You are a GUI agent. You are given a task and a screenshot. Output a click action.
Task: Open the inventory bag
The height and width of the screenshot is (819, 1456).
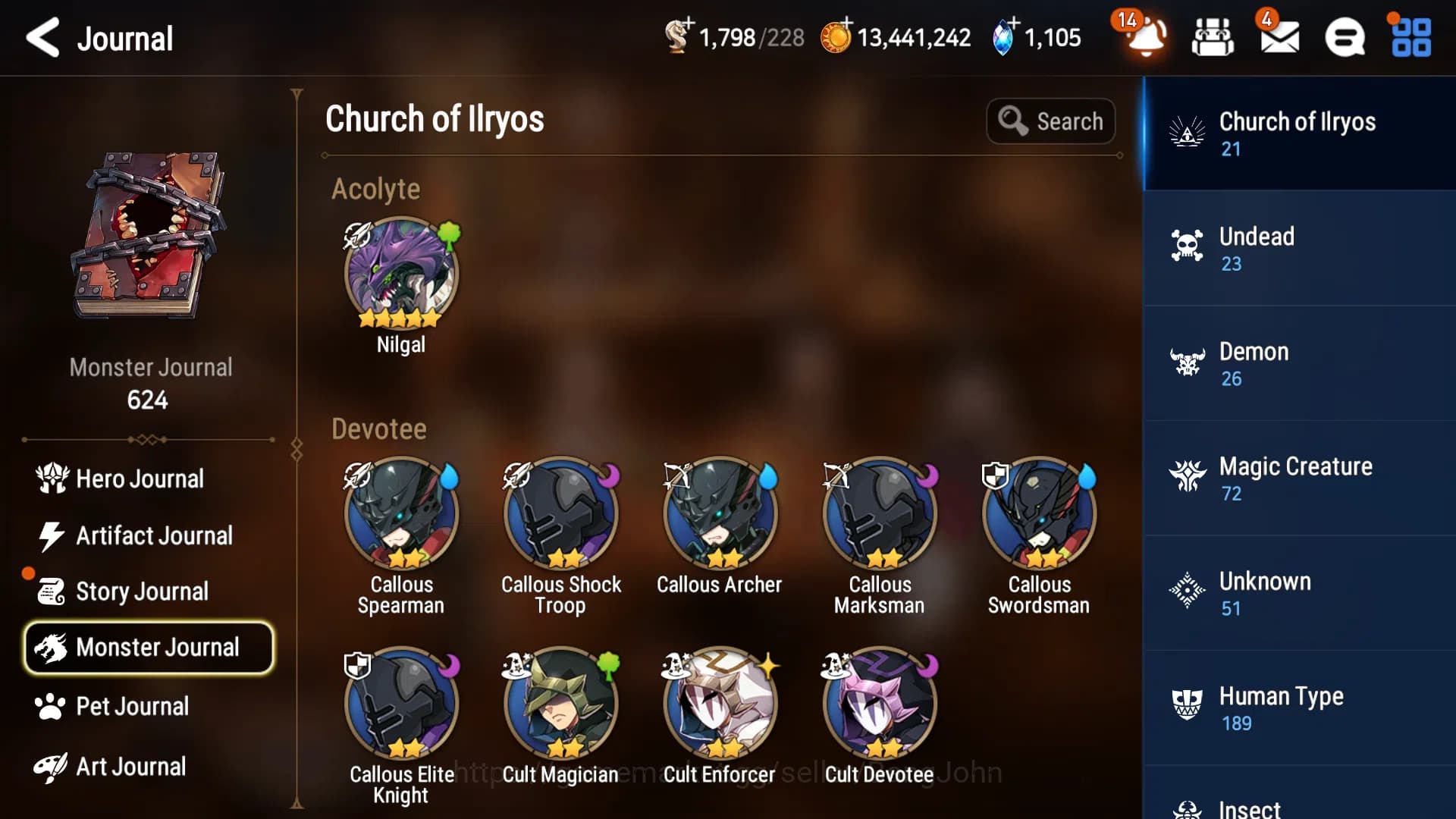[1211, 37]
